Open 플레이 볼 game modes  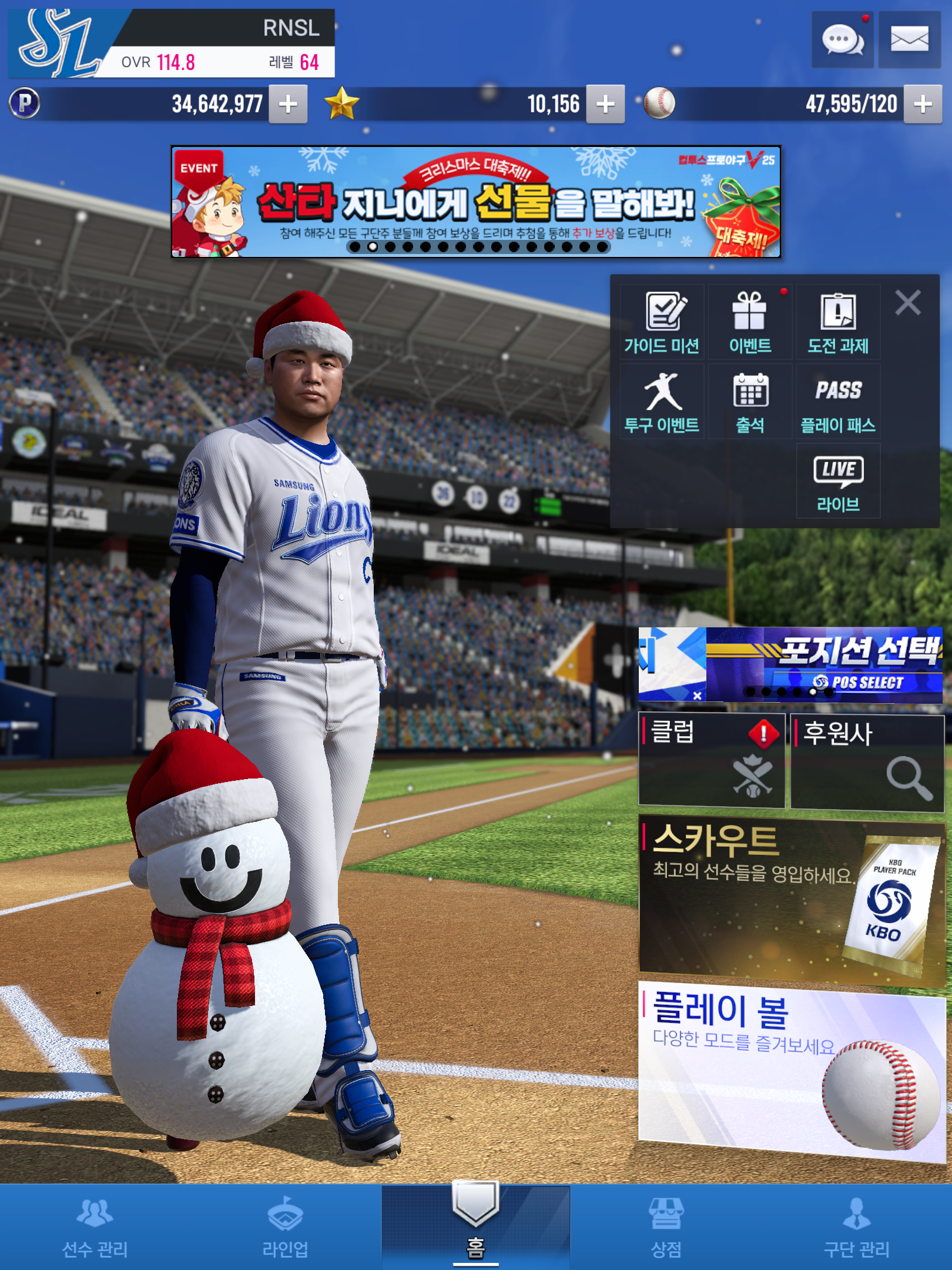(791, 1071)
